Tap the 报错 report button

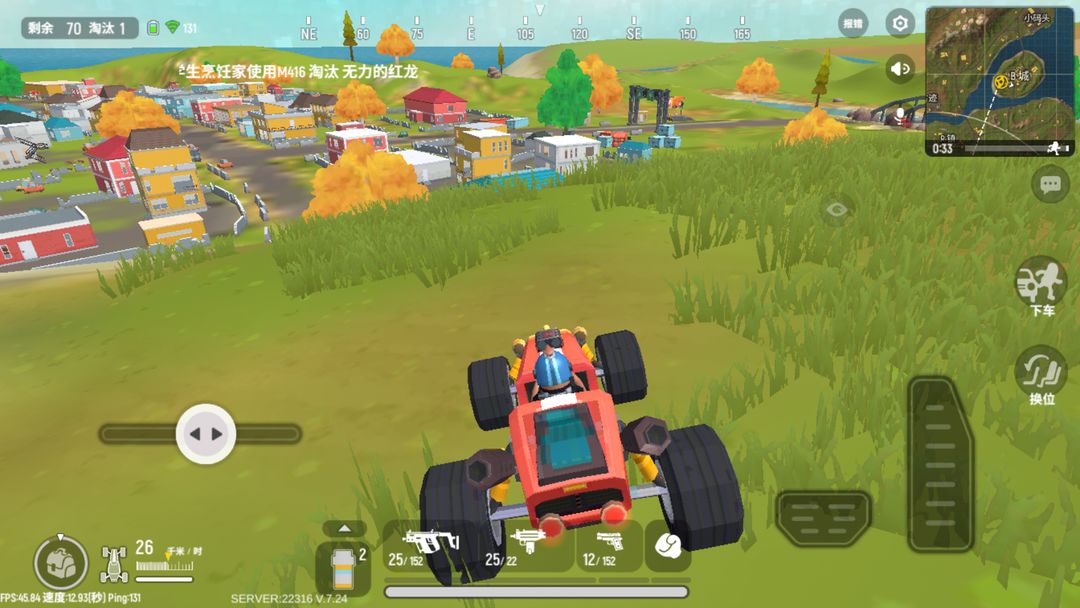point(853,23)
